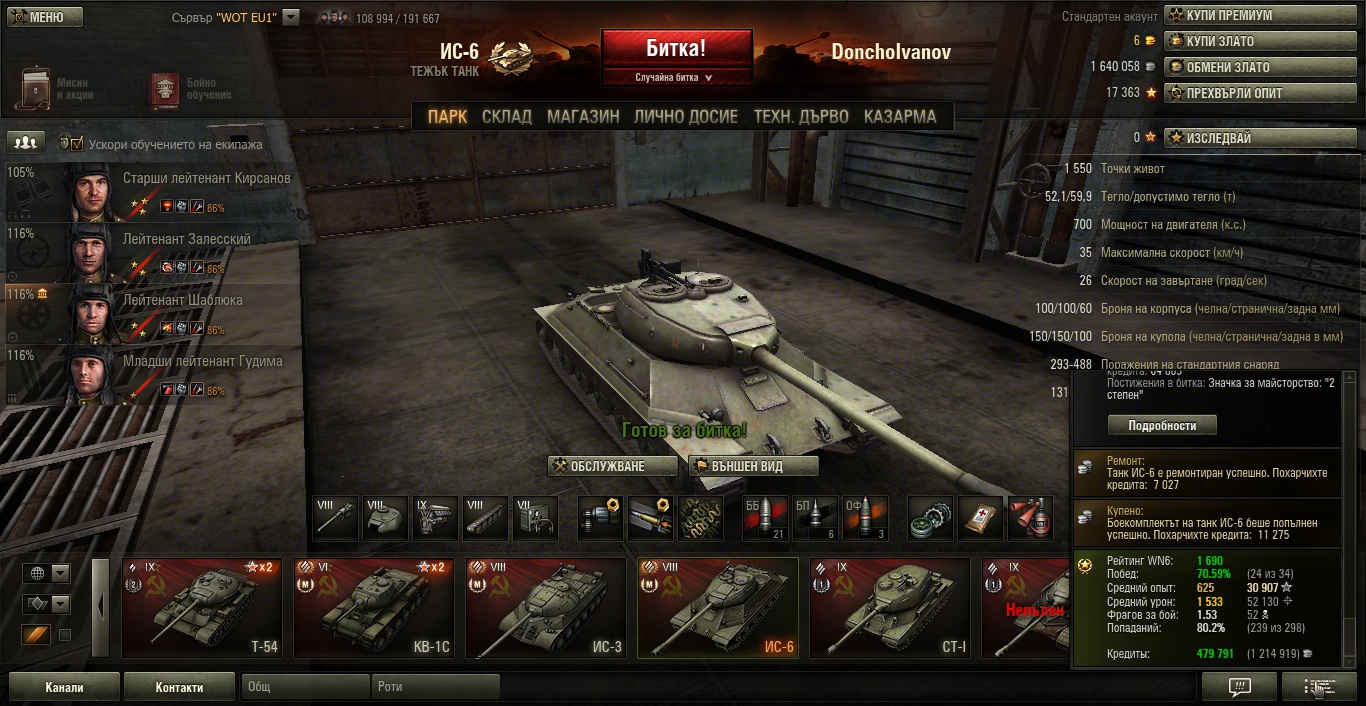Open the МЕНЮ button
The width and height of the screenshot is (1366, 706).
point(42,17)
